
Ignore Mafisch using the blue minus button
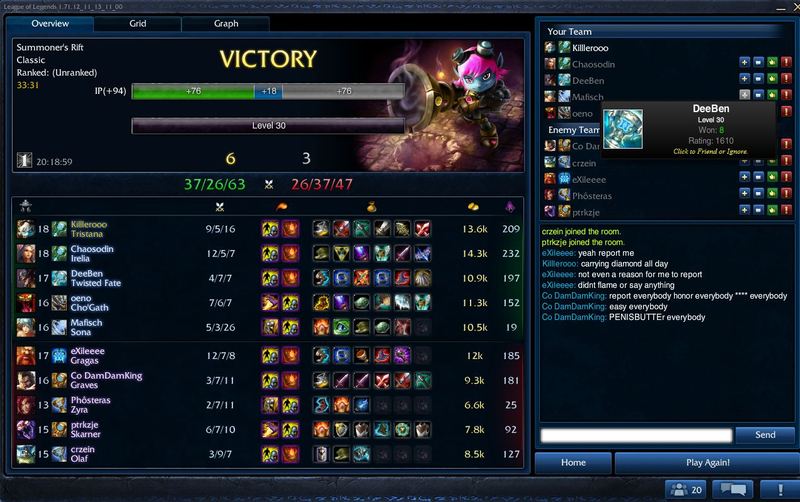tap(757, 96)
